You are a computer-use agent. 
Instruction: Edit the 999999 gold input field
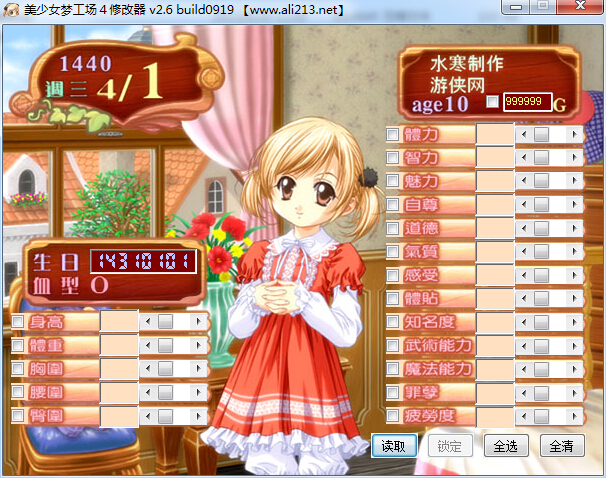[527, 102]
